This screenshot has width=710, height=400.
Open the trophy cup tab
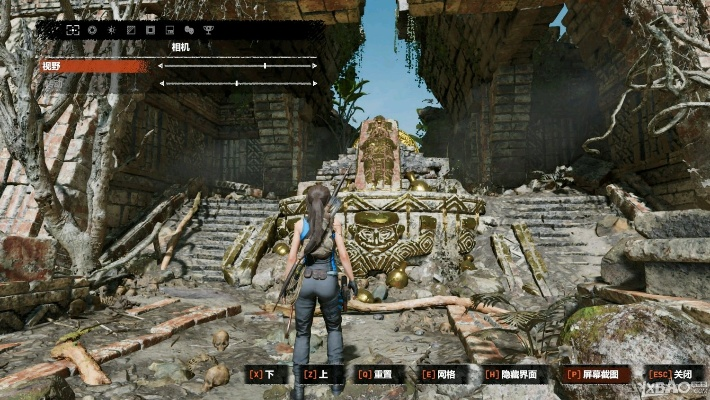tap(208, 30)
